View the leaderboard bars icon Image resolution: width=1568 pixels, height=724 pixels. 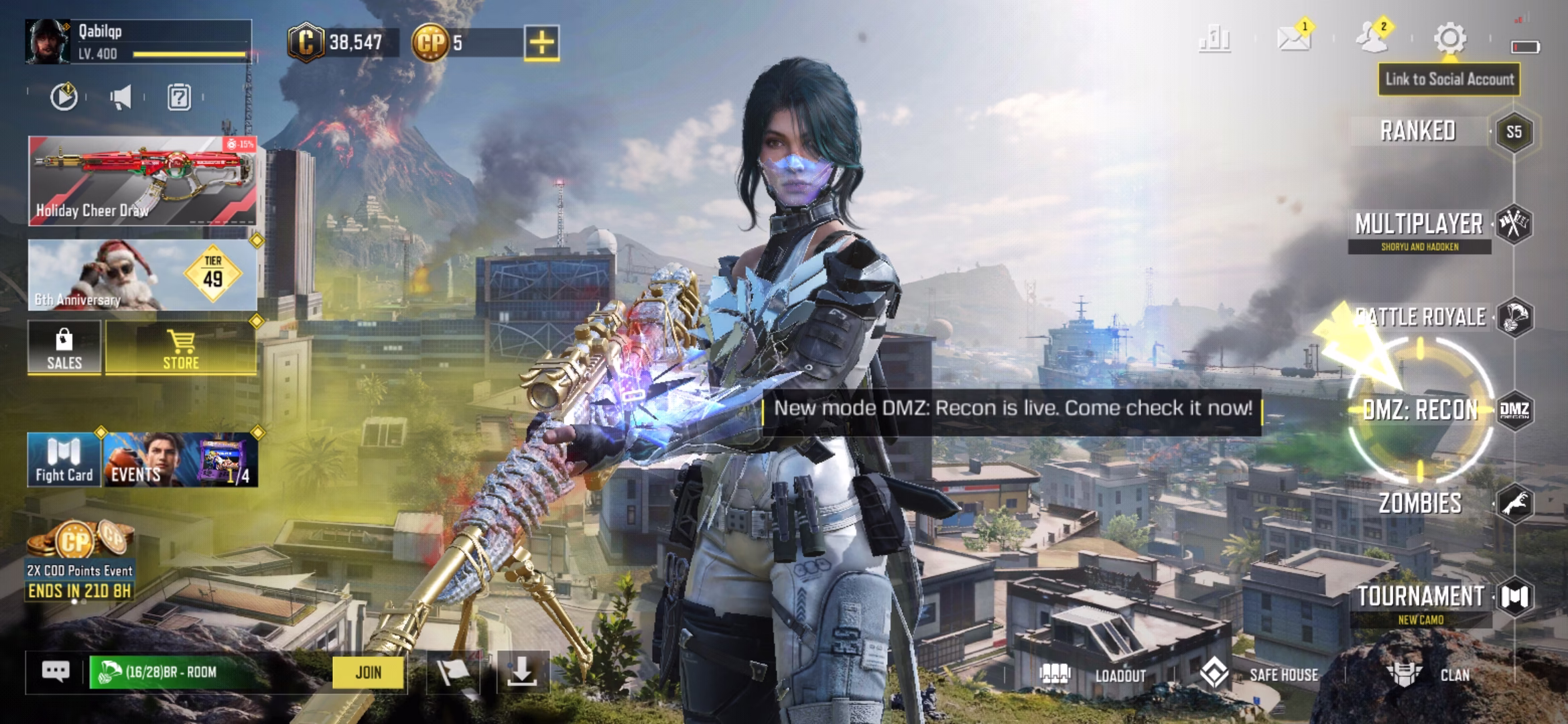coord(1214,39)
